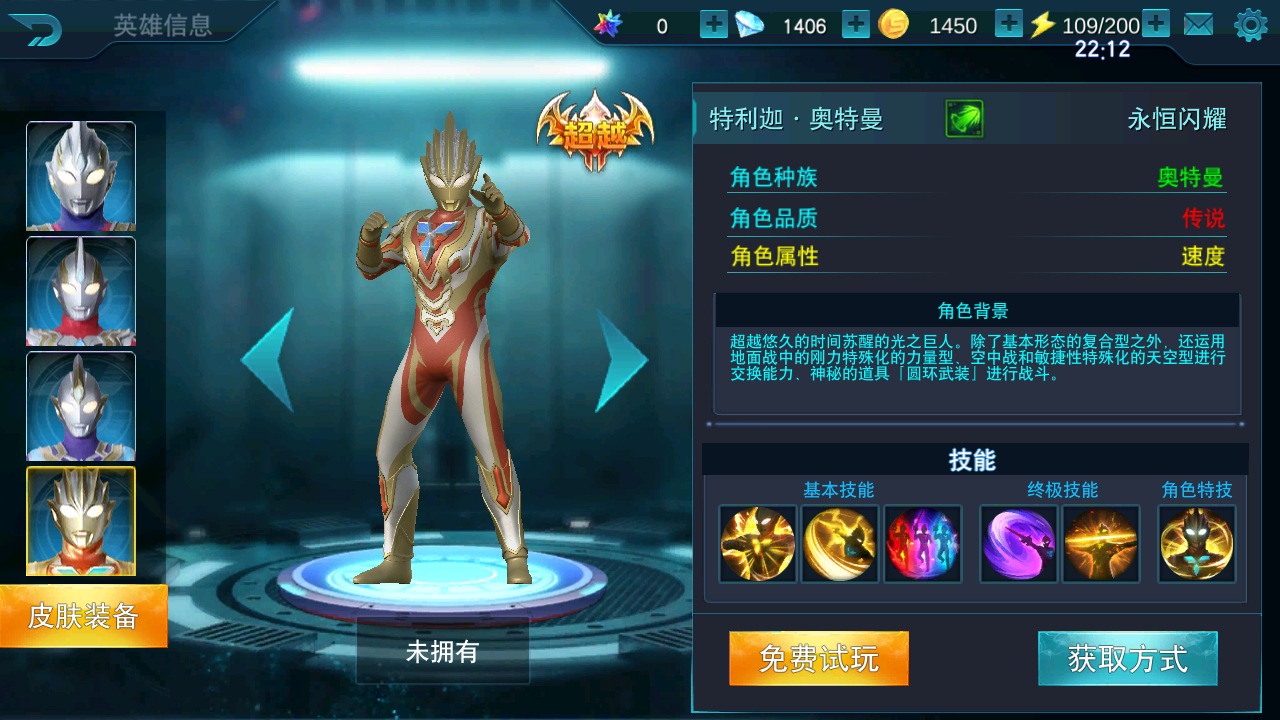Image resolution: width=1280 pixels, height=720 pixels.
Task: Show the next hero with right arrow
Action: [x=621, y=360]
